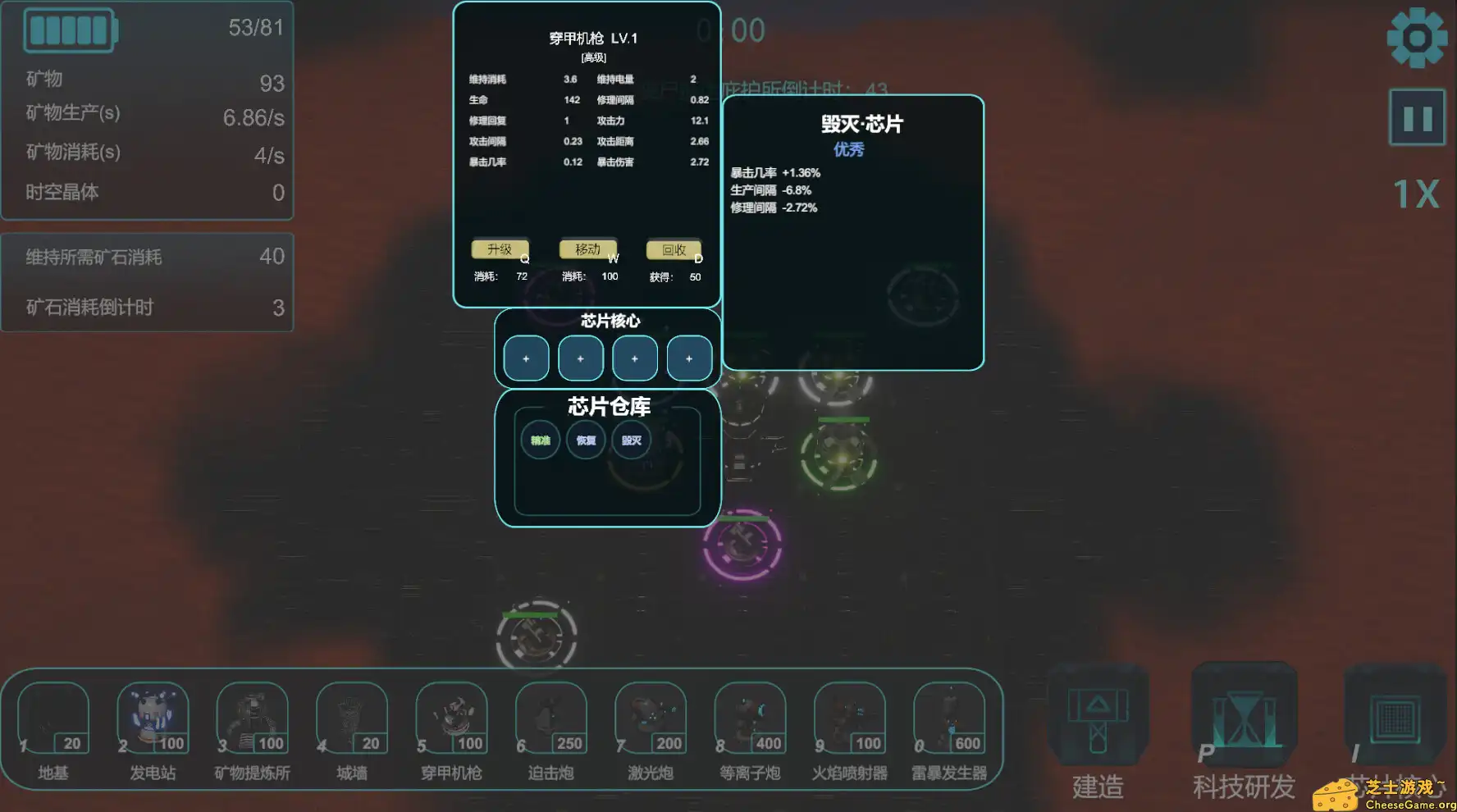Select the 城墙 wall icon
The image size is (1457, 812).
[x=351, y=716]
